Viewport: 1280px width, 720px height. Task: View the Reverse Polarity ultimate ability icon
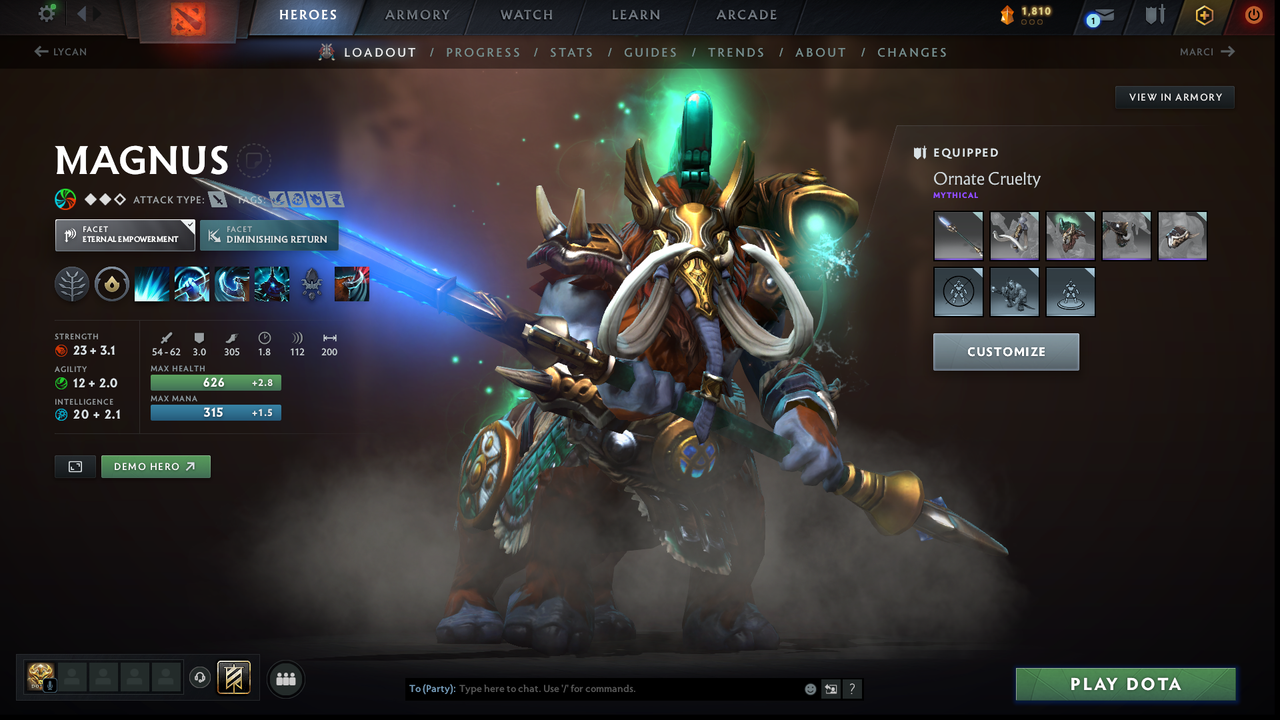click(271, 284)
